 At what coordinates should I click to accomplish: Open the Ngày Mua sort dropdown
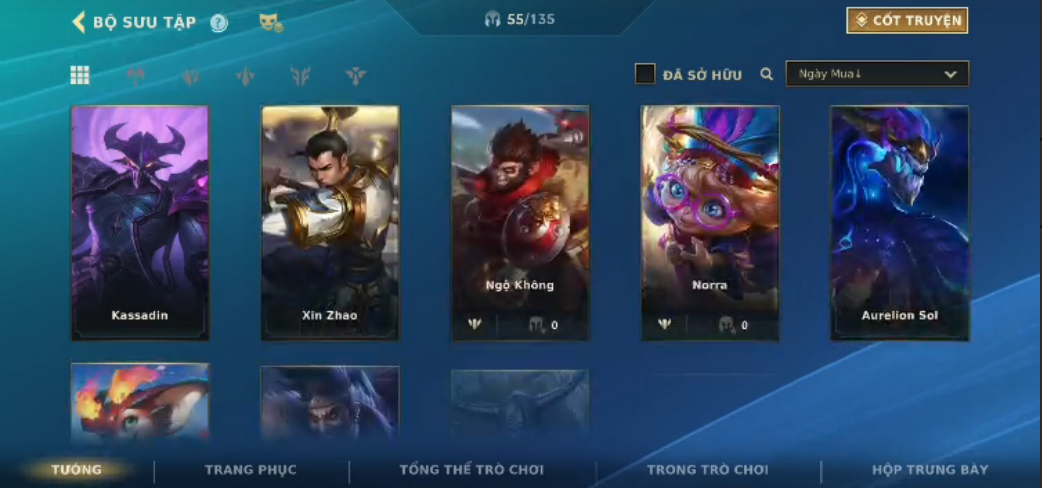point(877,74)
